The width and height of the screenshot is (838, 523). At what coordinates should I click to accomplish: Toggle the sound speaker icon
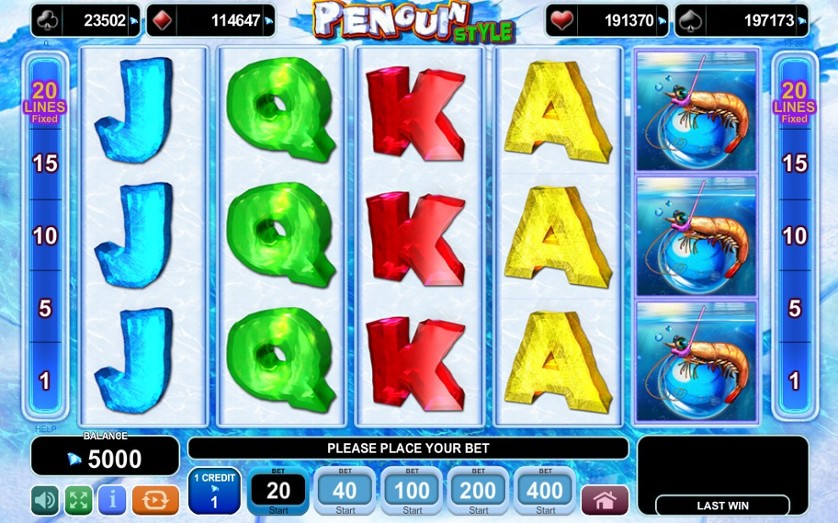pyautogui.click(x=45, y=499)
